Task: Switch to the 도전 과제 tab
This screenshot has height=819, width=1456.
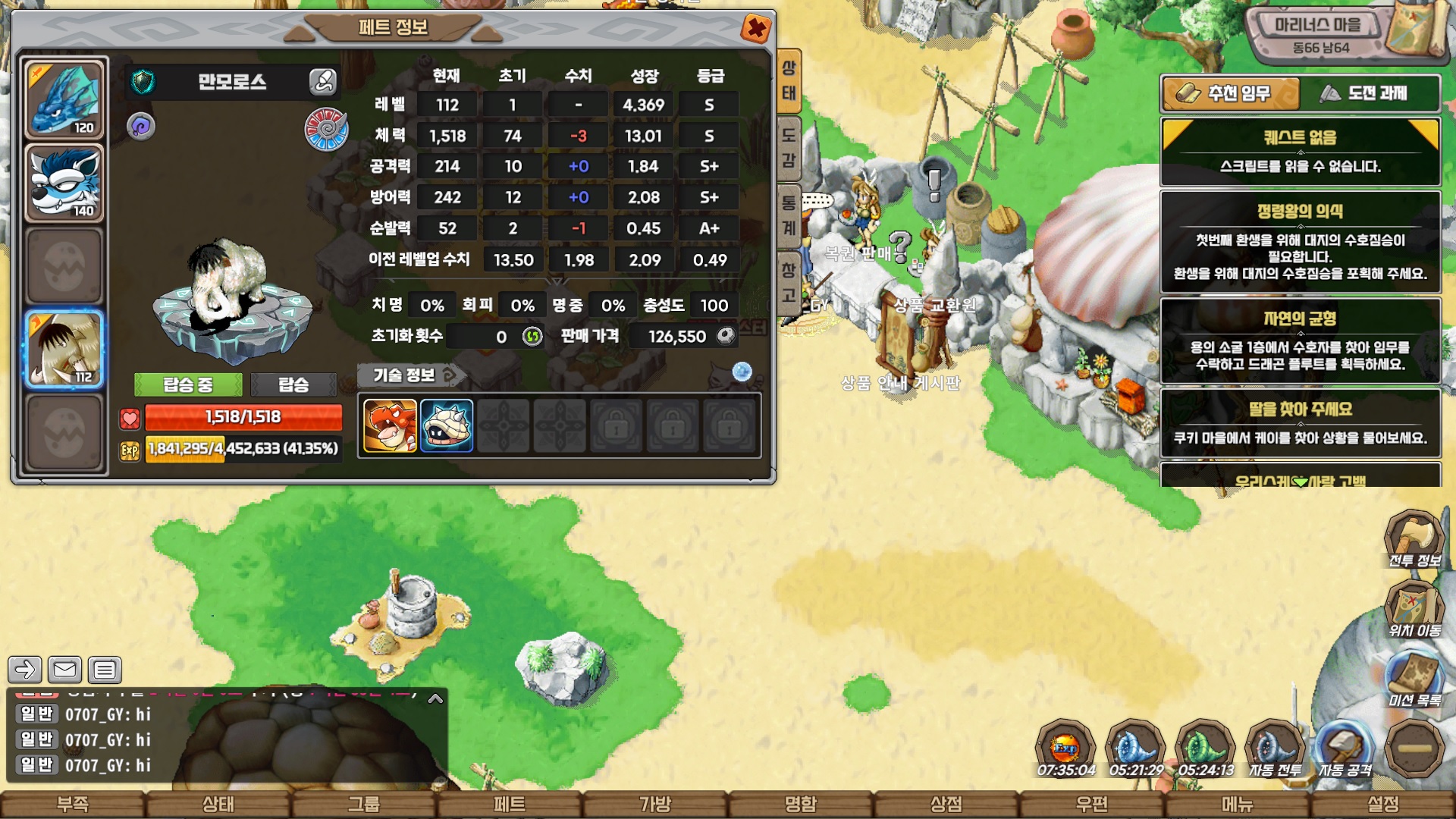Action: click(x=1370, y=93)
